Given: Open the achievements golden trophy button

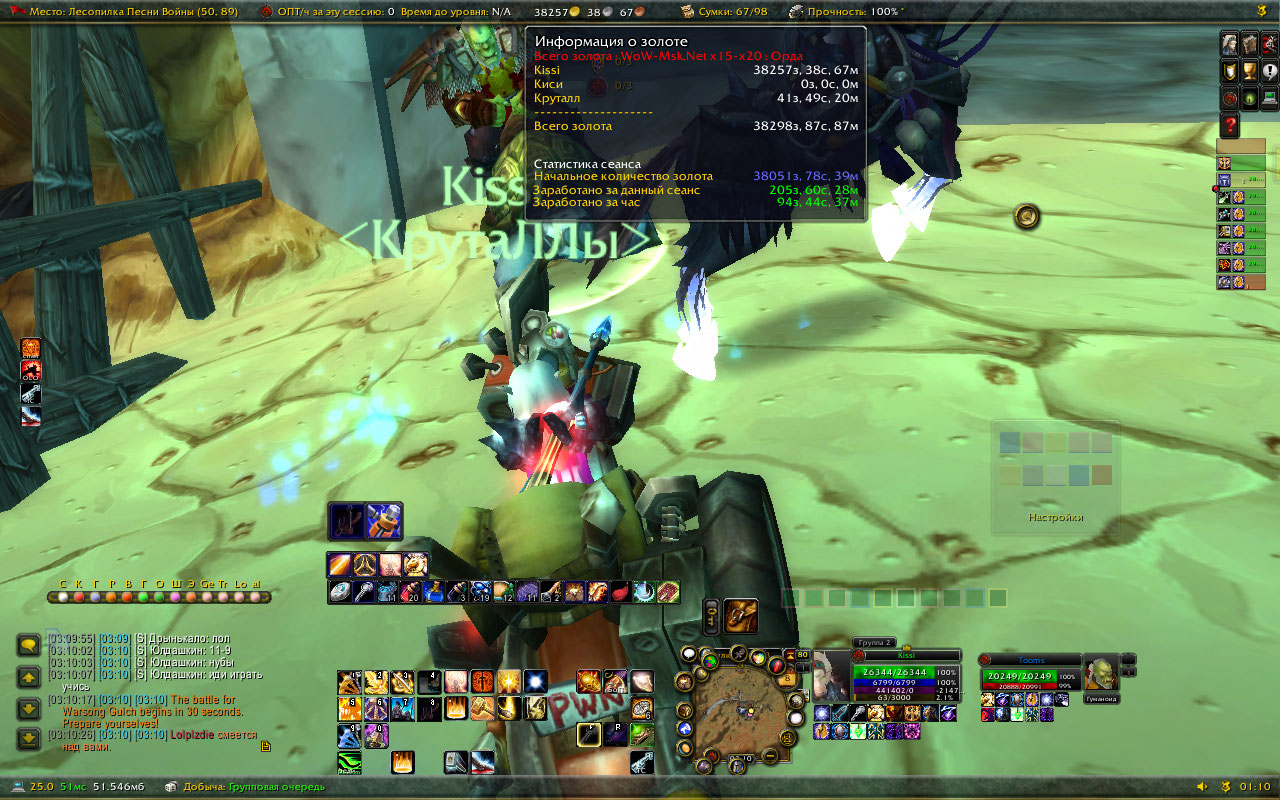Looking at the screenshot, I should pyautogui.click(x=1249, y=72).
